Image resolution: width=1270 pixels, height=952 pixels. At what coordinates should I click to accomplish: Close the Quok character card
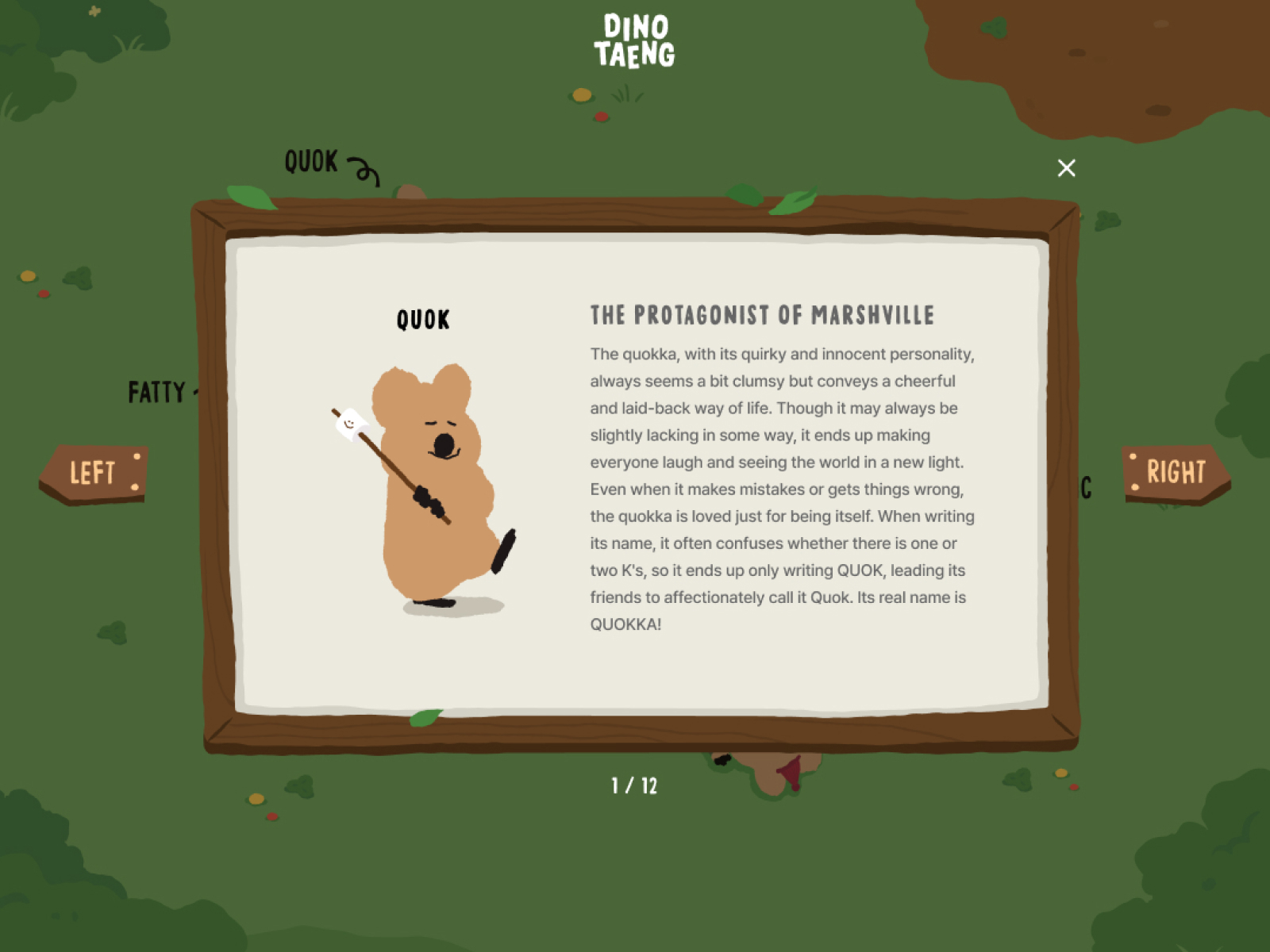click(x=1066, y=168)
